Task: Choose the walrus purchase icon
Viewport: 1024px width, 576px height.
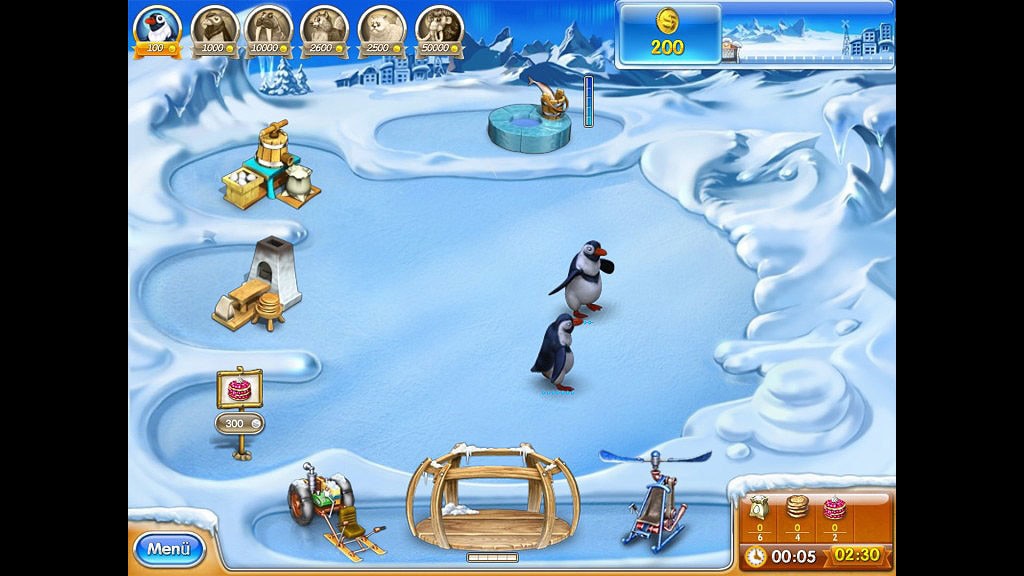Action: tap(269, 27)
